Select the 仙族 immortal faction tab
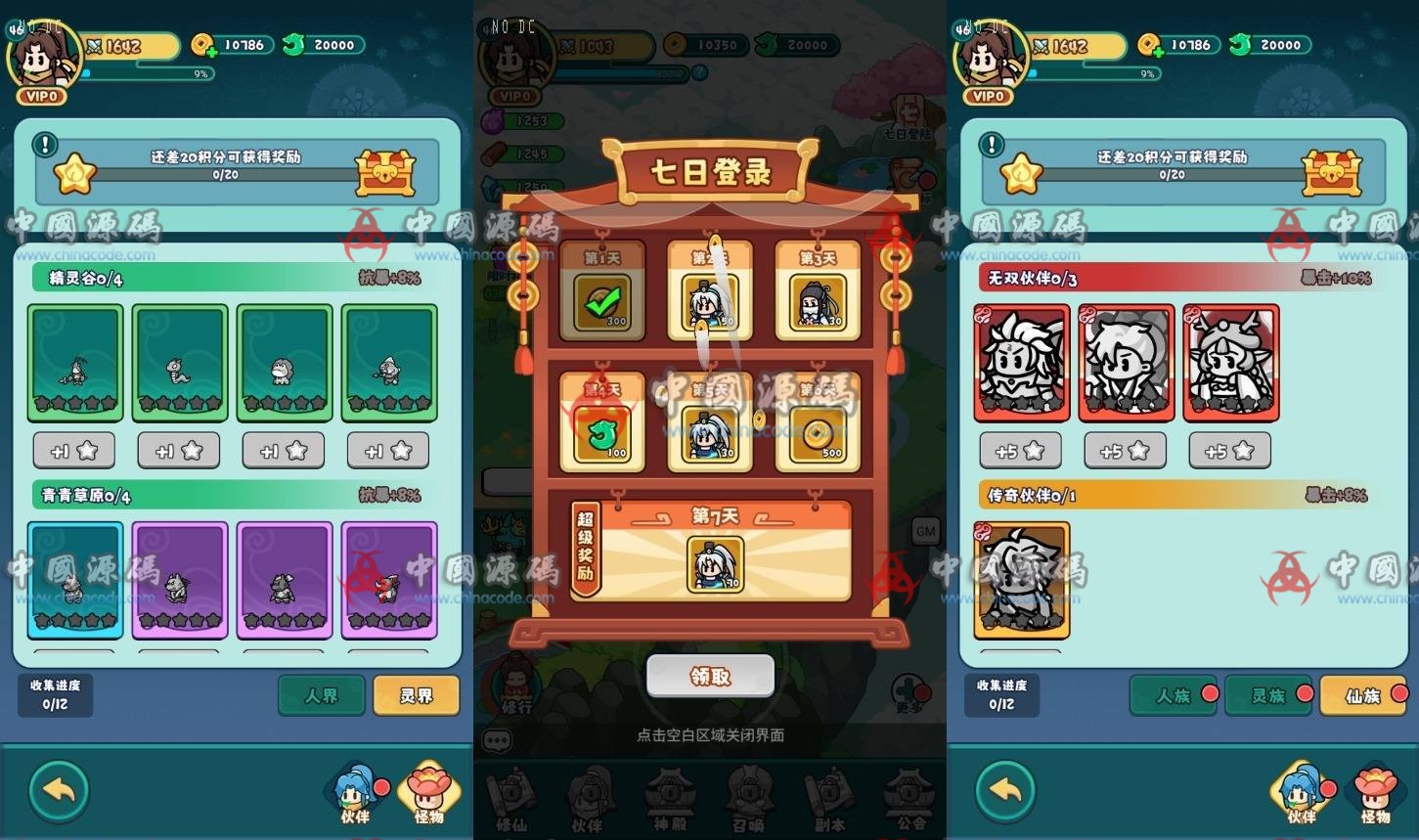The height and width of the screenshot is (840, 1419). coord(1363,695)
